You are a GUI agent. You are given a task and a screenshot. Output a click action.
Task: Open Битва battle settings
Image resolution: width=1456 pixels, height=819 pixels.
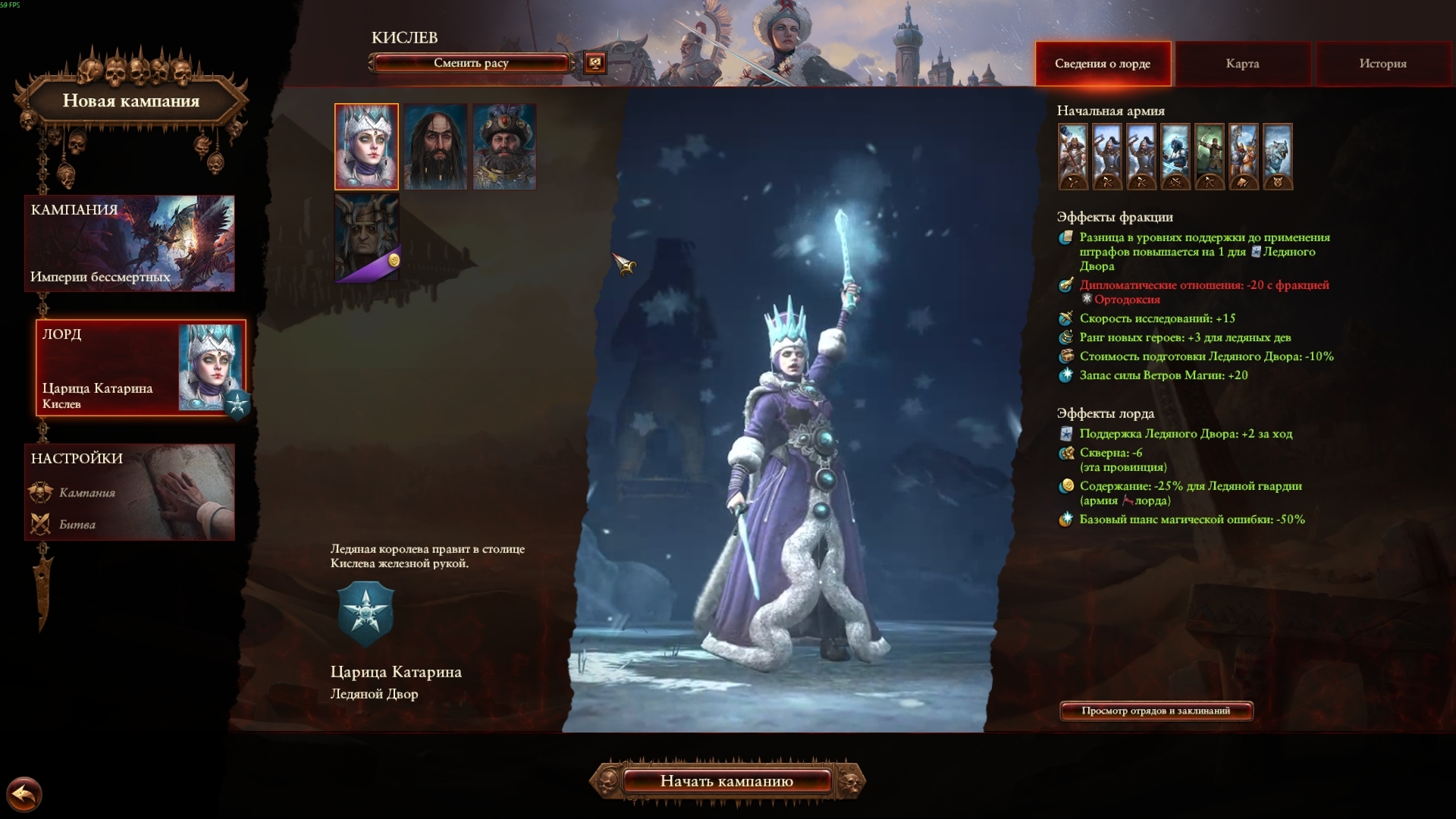(x=77, y=525)
